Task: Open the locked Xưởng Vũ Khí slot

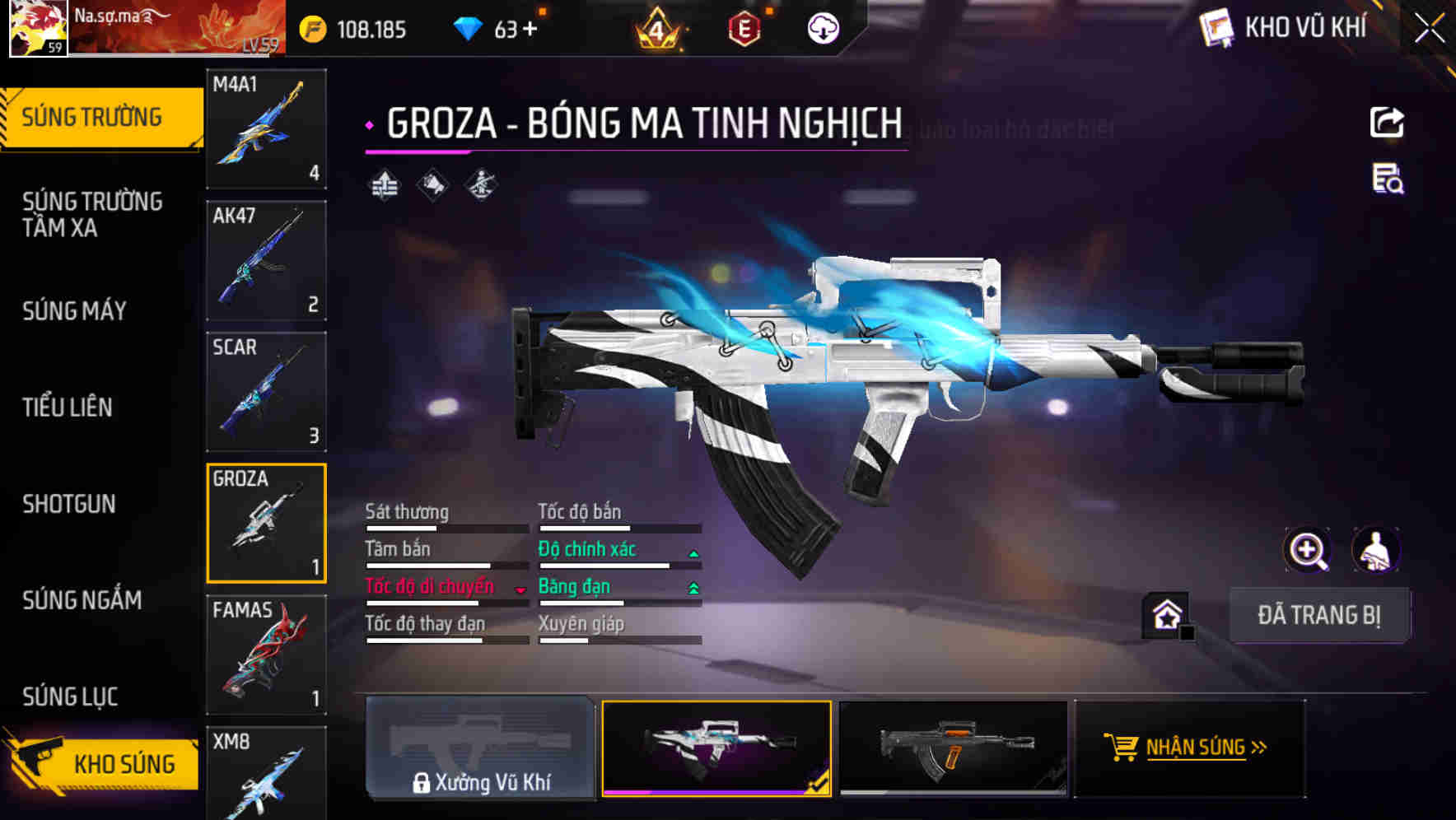Action: [480, 748]
